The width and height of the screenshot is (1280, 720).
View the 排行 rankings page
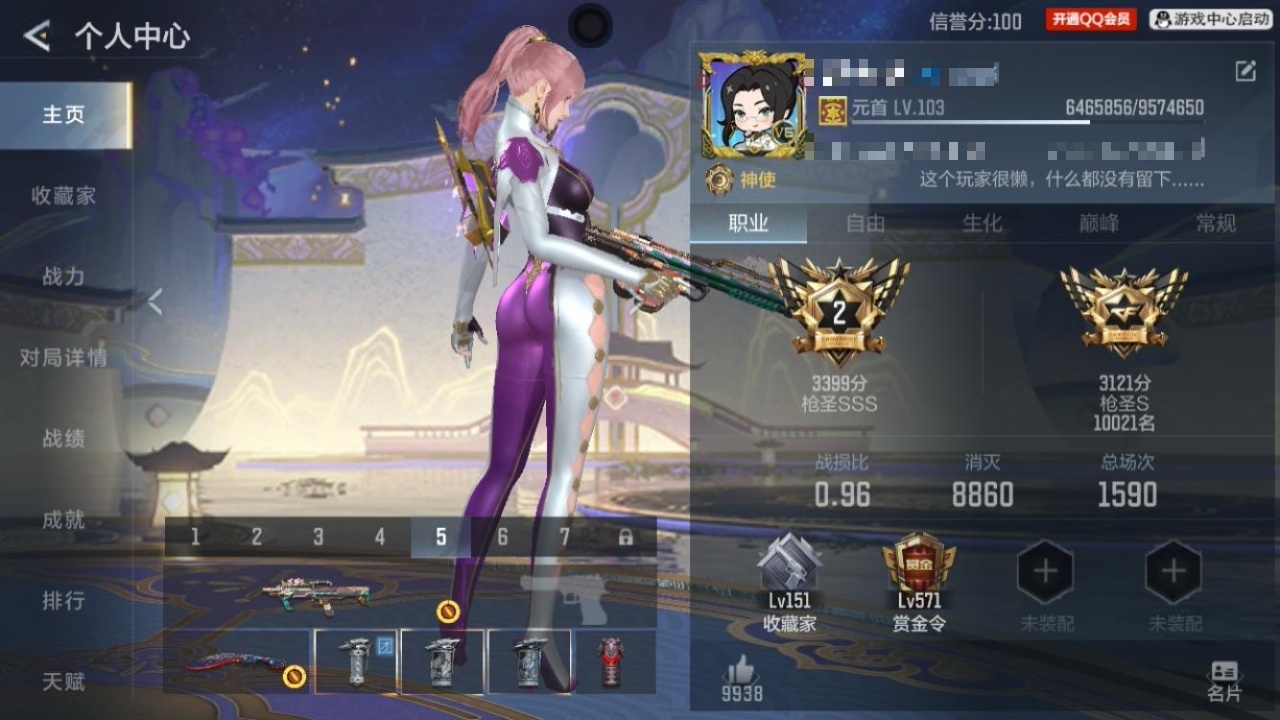point(63,601)
